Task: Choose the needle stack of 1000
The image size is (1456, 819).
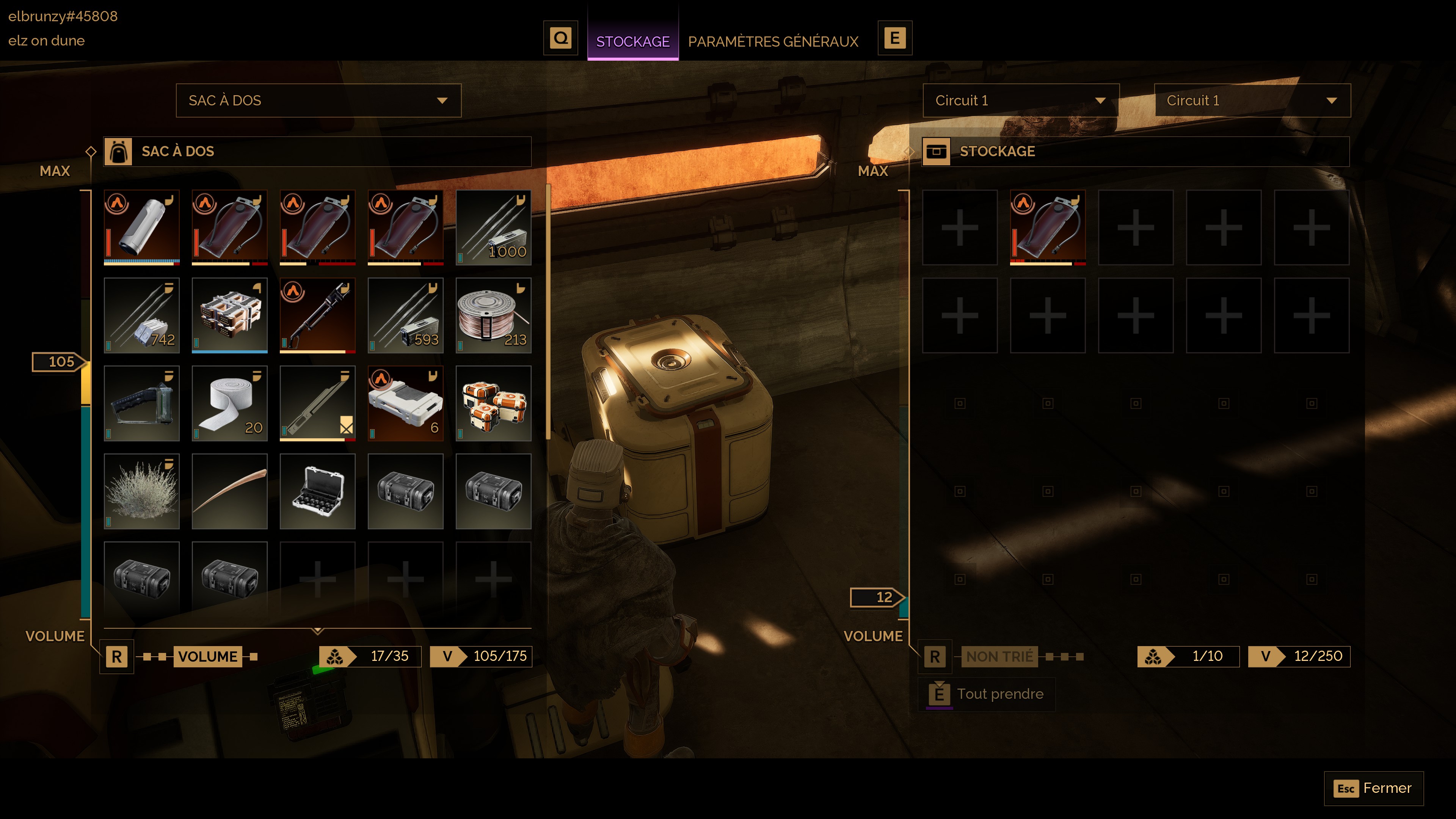Action: click(x=493, y=227)
